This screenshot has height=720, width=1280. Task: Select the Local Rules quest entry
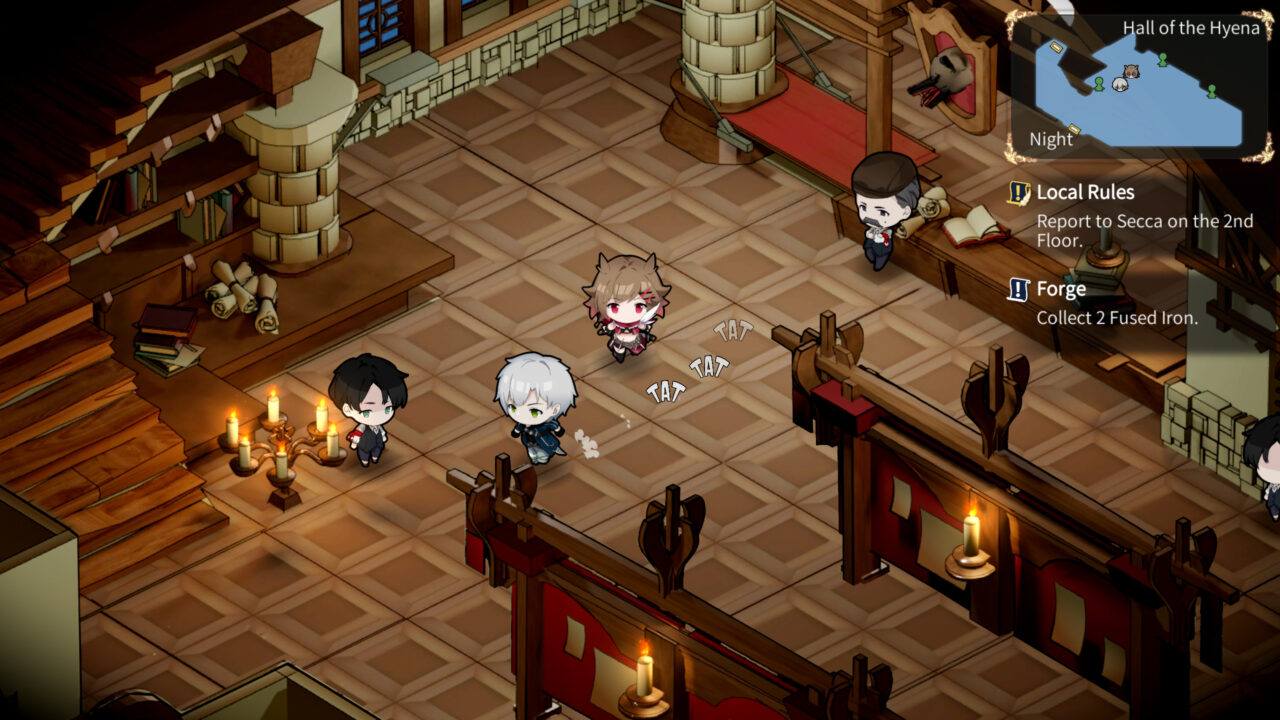[1086, 192]
